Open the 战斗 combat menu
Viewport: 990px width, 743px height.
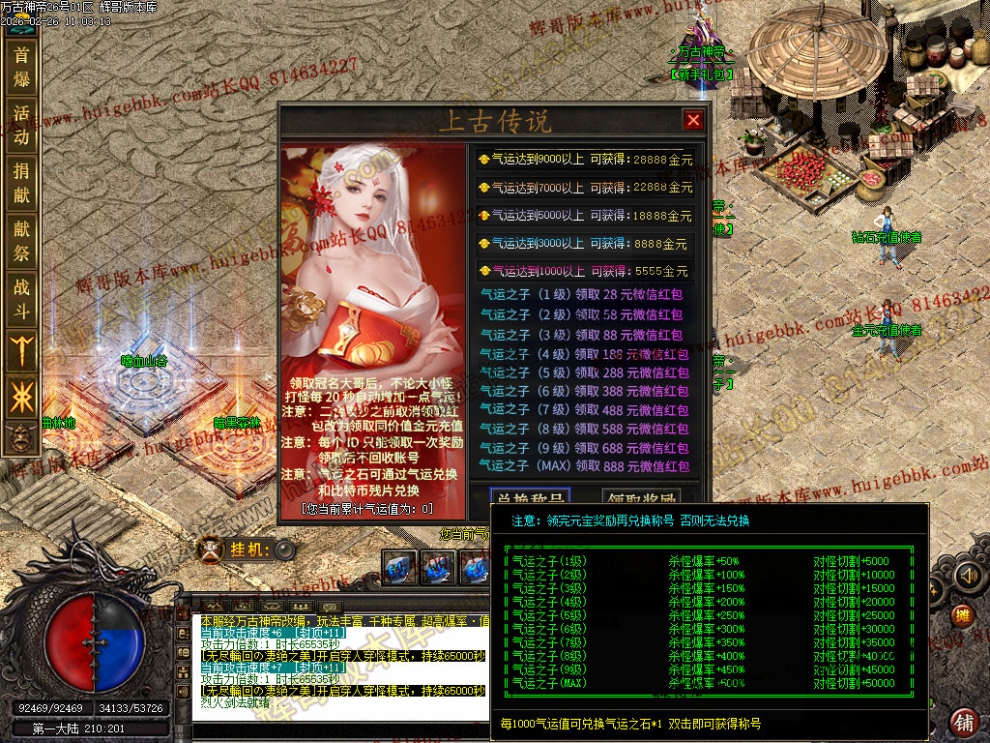tap(21, 297)
